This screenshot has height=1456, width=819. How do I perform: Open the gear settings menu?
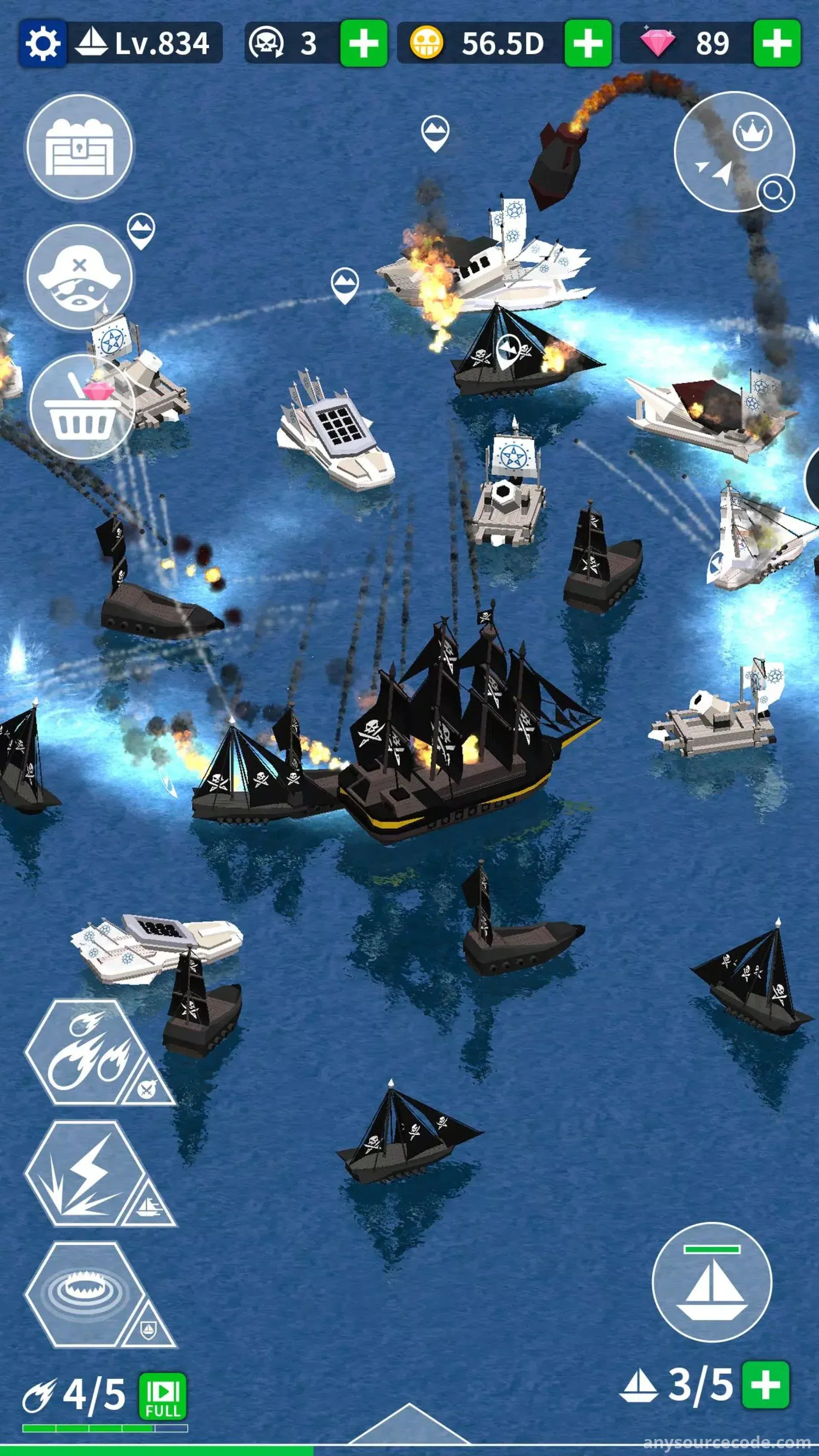pyautogui.click(x=42, y=43)
